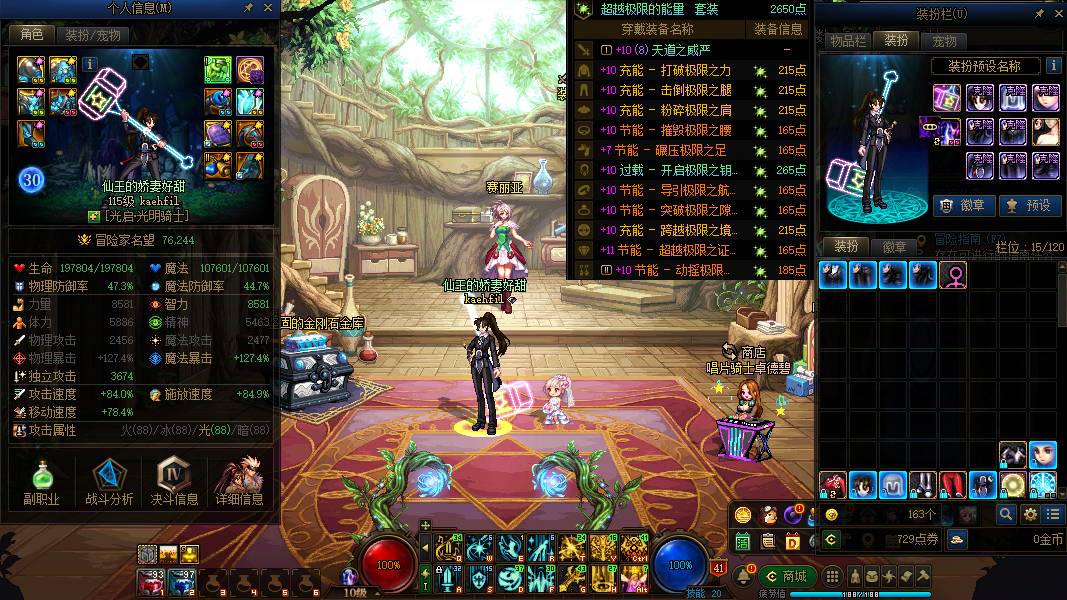The height and width of the screenshot is (600, 1067).
Task: Select the neon hammer weapon avatar slot
Action: coord(947,98)
